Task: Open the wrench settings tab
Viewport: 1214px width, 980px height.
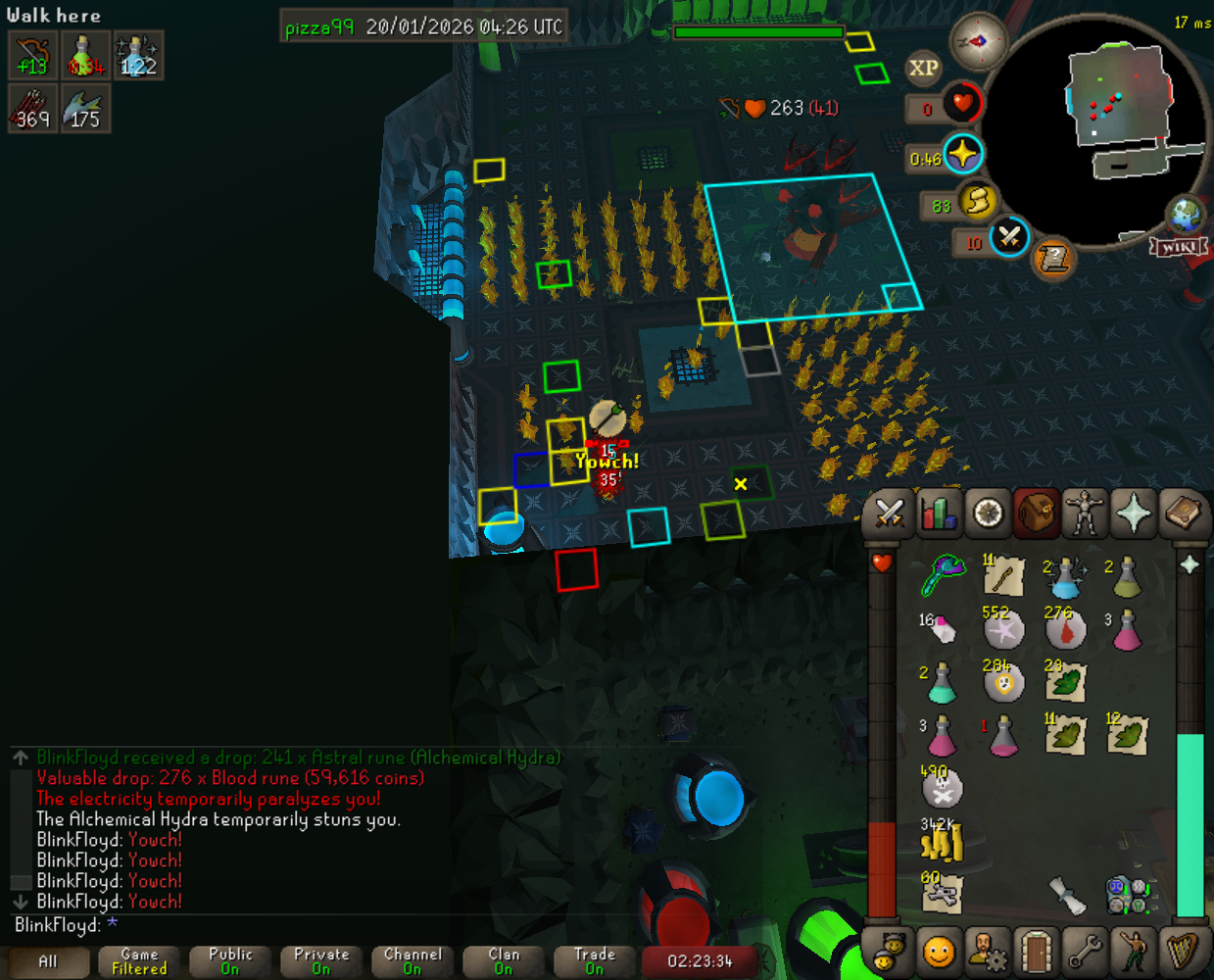Action: click(x=1085, y=951)
